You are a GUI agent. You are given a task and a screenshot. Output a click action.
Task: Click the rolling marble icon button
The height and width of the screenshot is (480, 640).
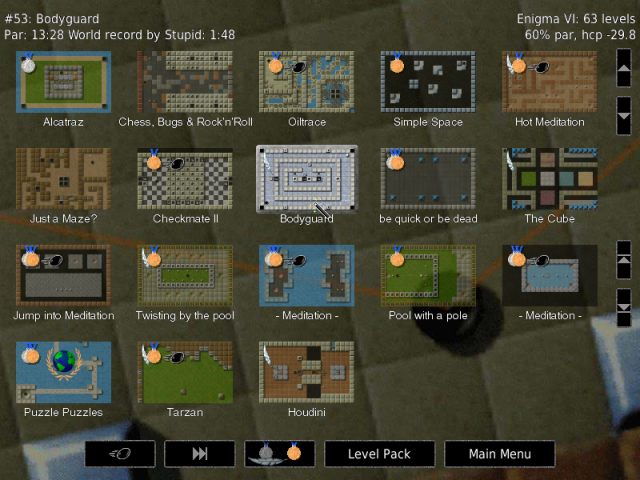tap(119, 454)
